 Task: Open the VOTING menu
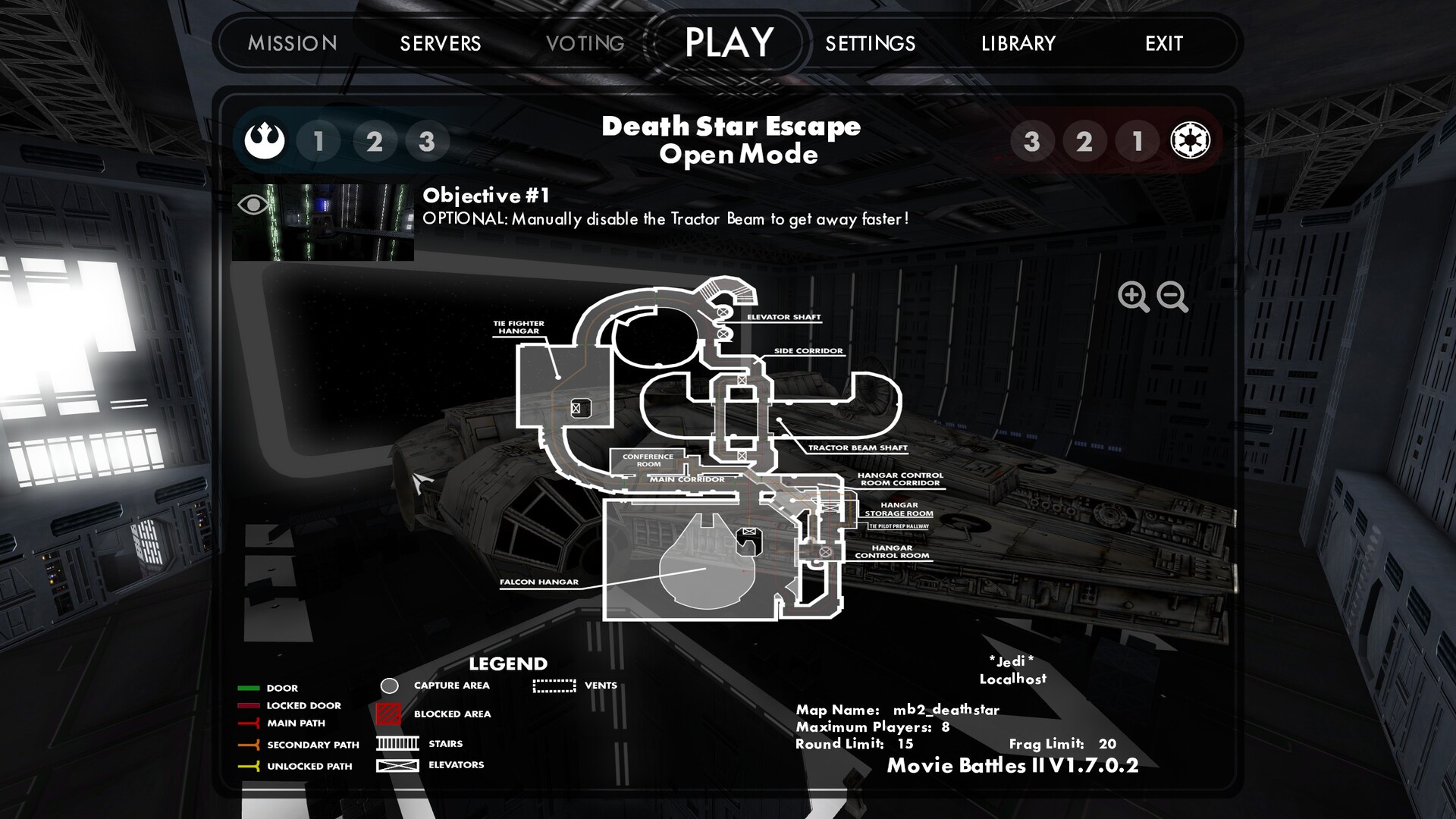point(586,43)
